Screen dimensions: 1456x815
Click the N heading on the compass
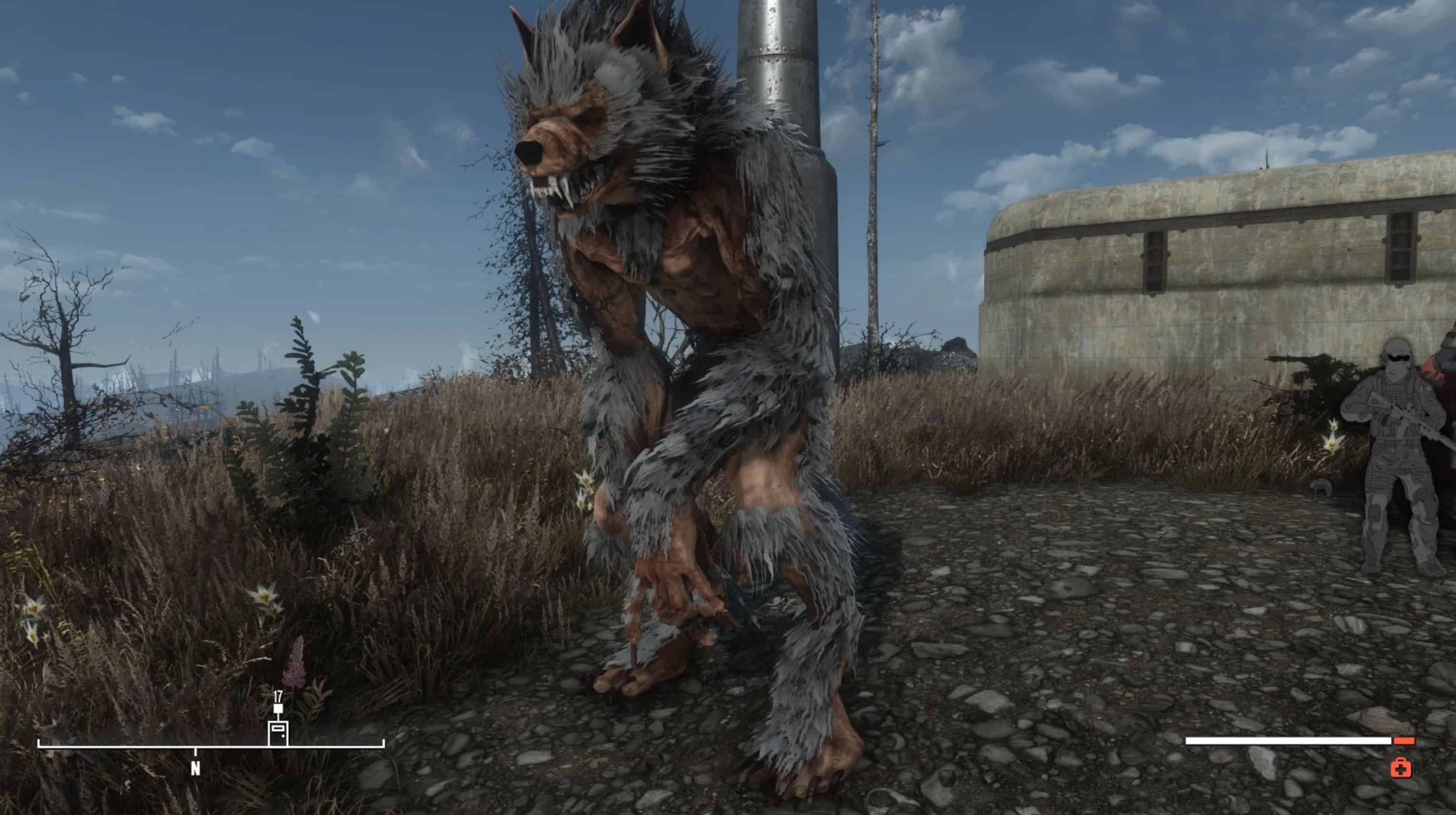[196, 768]
